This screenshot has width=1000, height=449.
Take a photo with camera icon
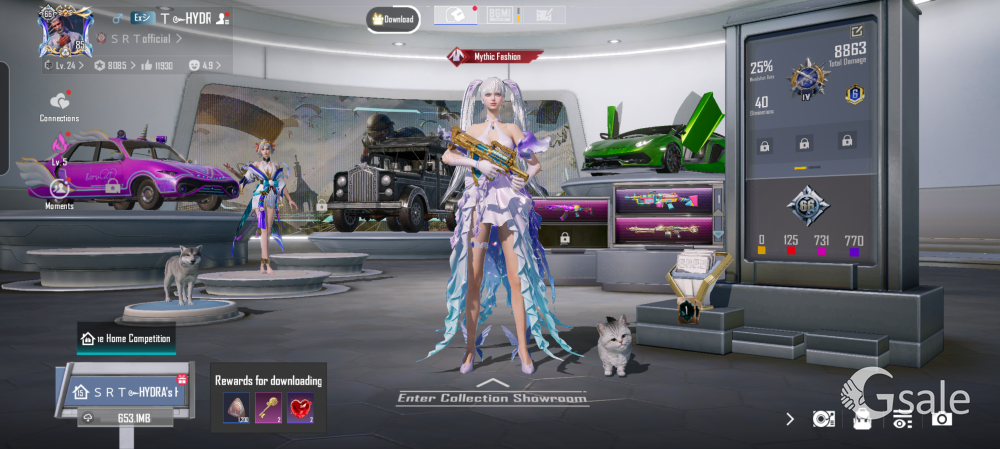click(941, 419)
